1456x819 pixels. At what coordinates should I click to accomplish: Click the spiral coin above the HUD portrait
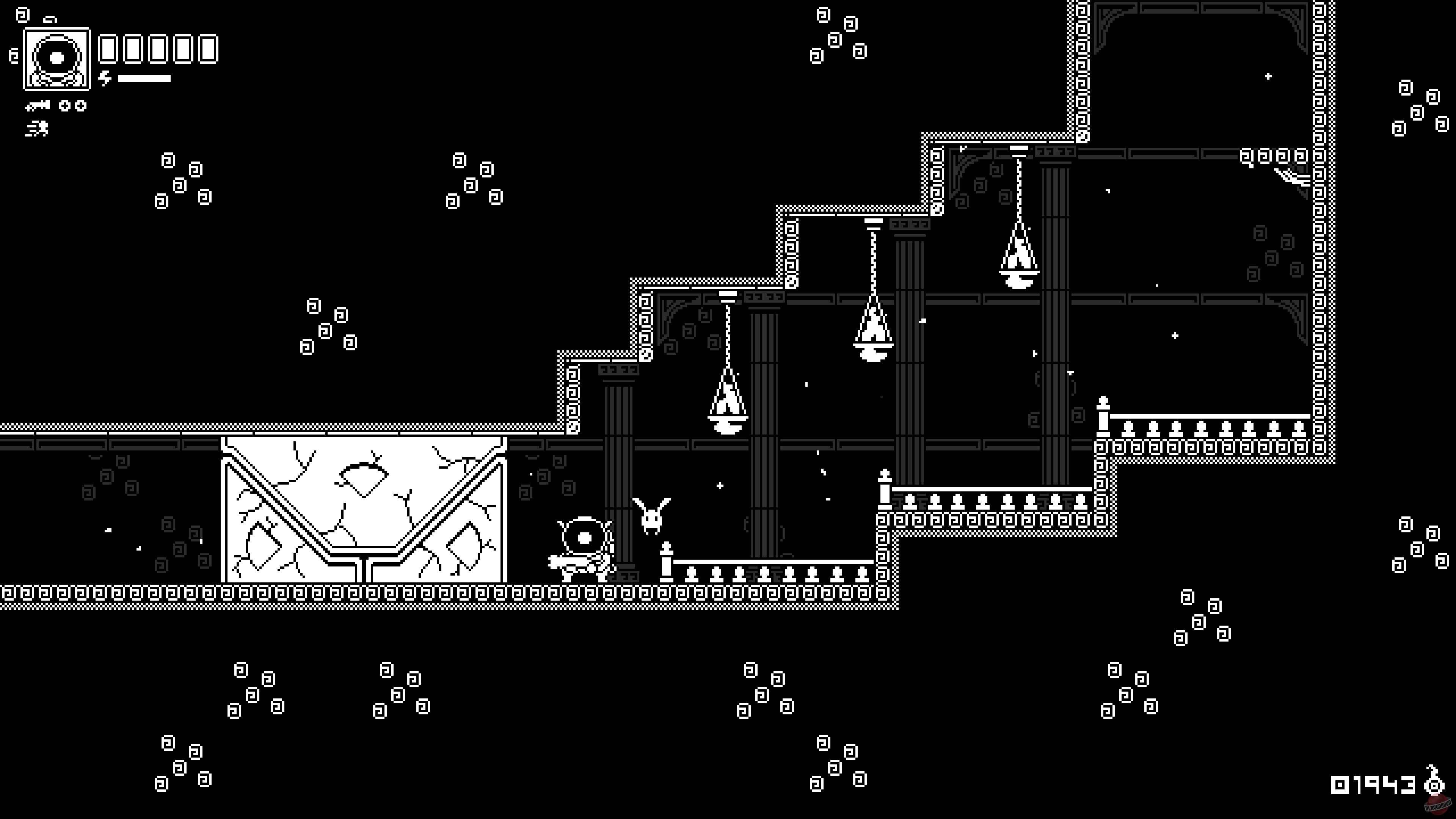[x=22, y=15]
